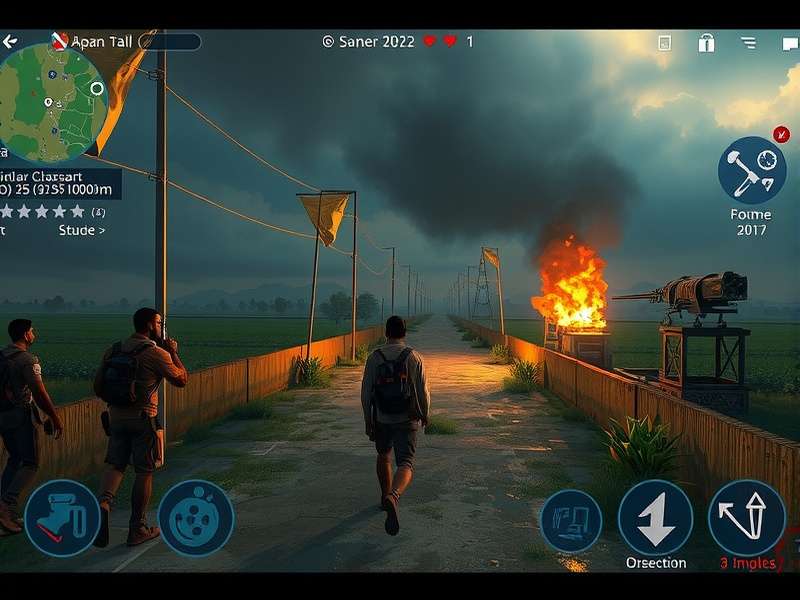The height and width of the screenshot is (600, 800).
Task: Open the Forme tools icon
Action: pyautogui.click(x=751, y=171)
